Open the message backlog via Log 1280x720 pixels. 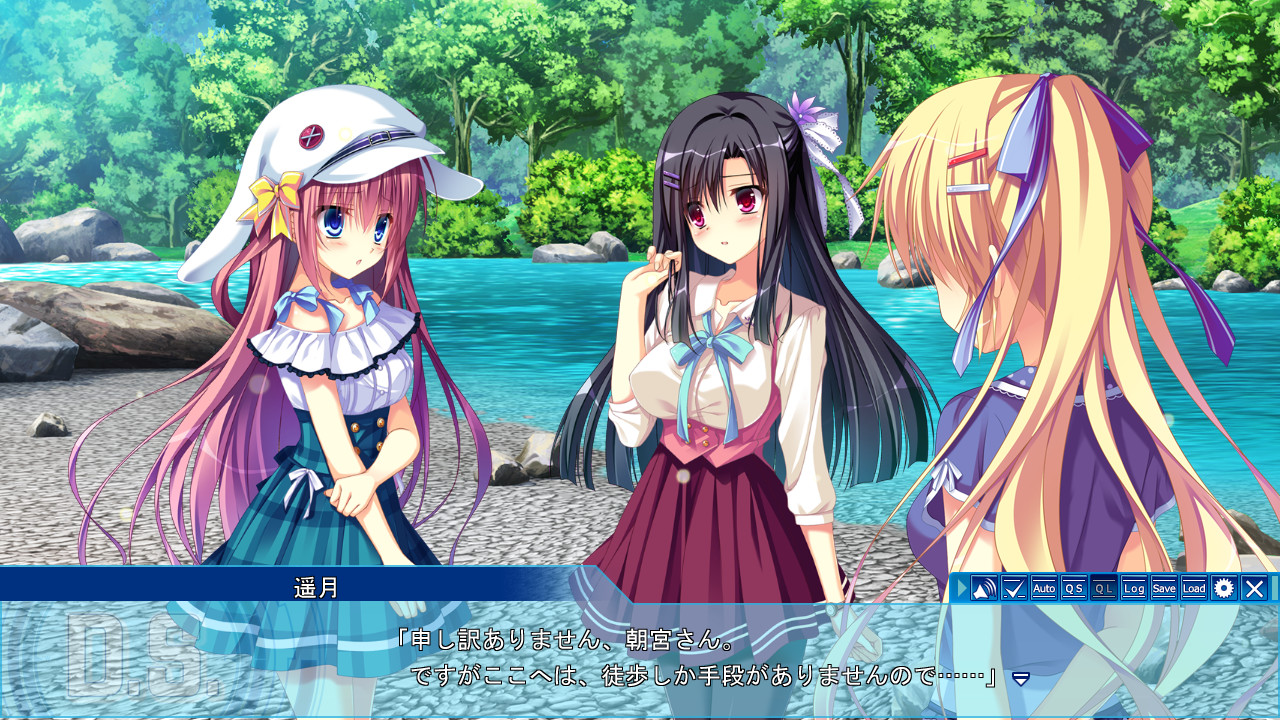[1132, 589]
